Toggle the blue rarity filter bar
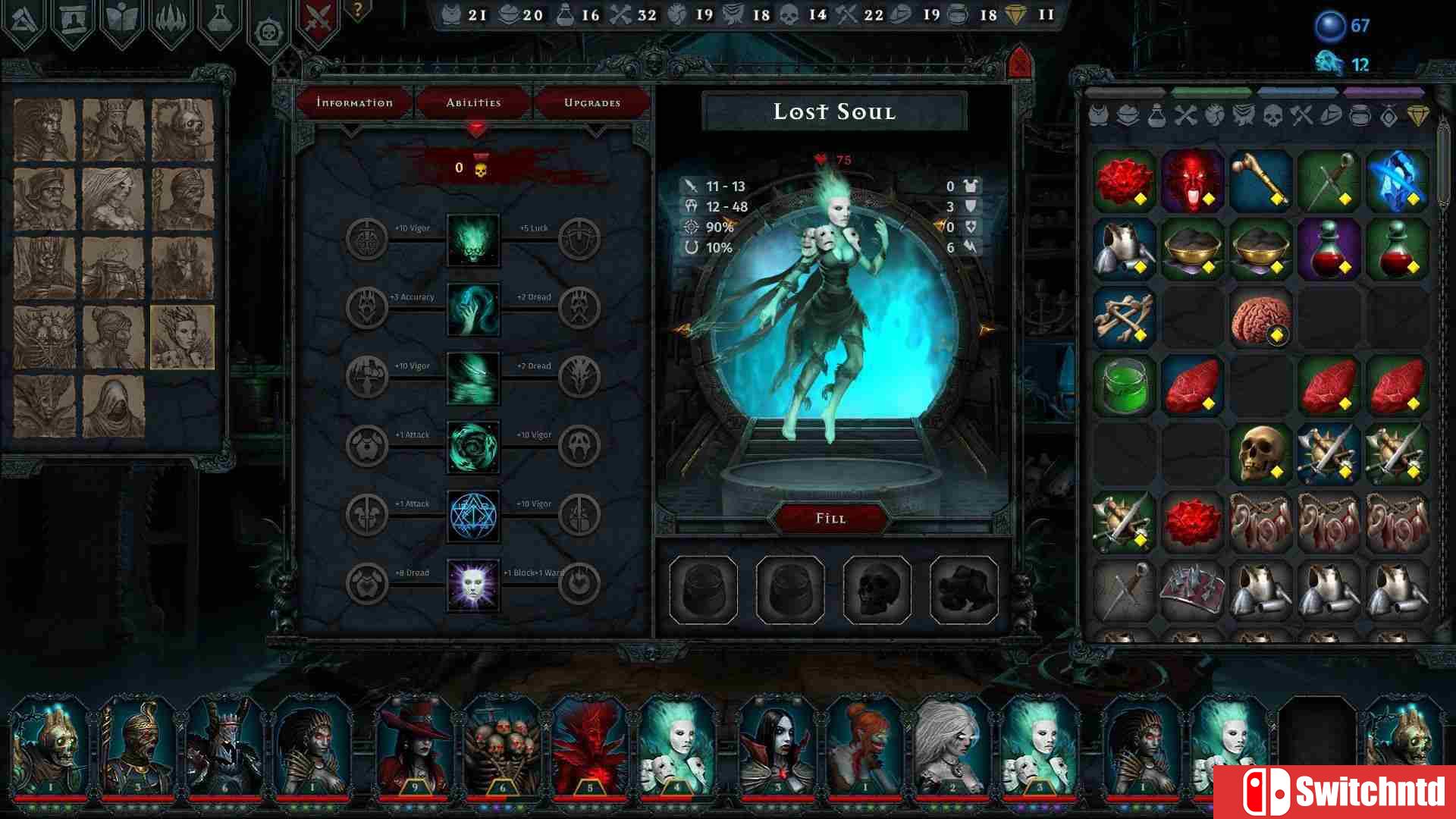The width and height of the screenshot is (1456, 819). [1298, 92]
